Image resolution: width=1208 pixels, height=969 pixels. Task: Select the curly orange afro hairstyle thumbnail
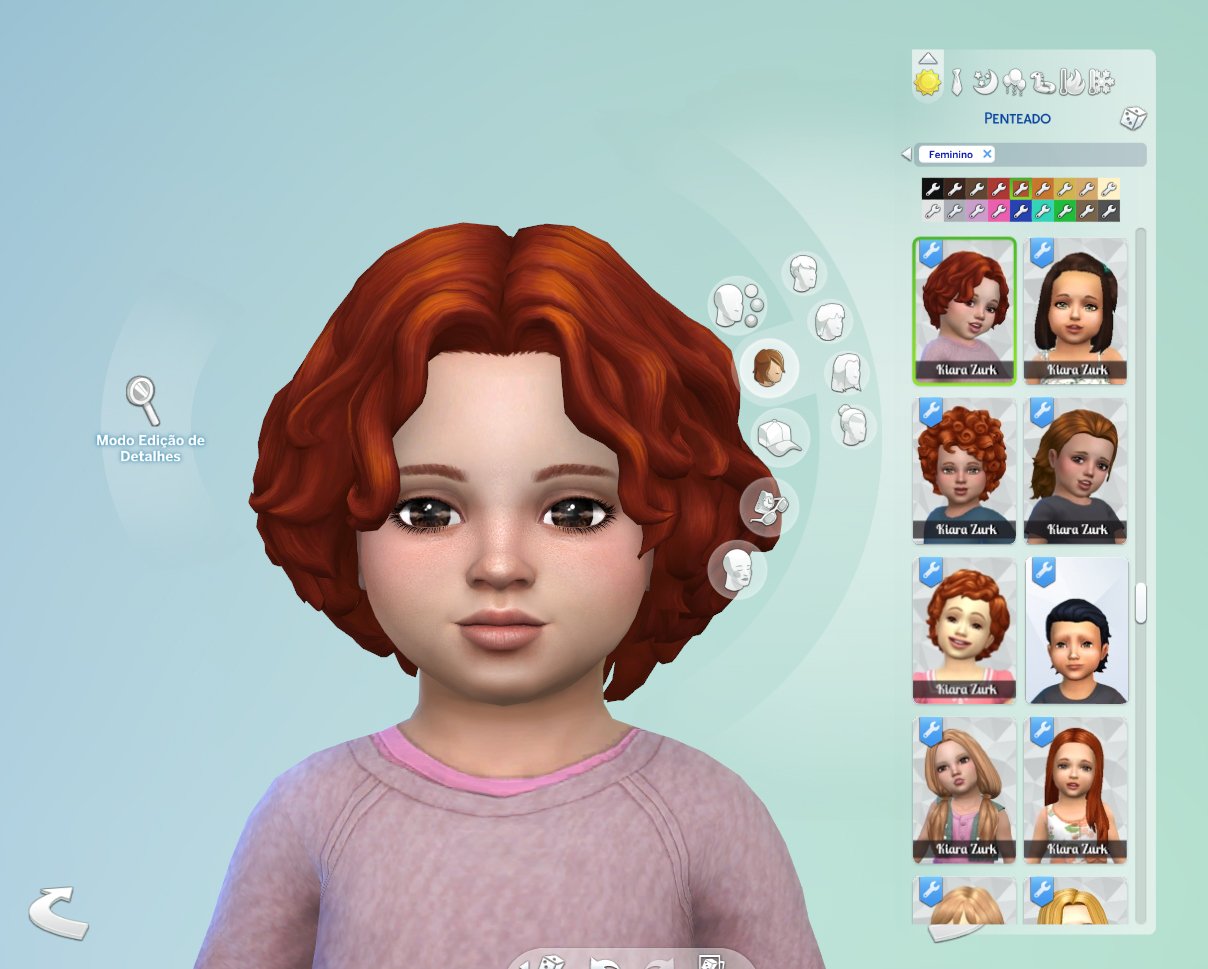click(x=964, y=470)
